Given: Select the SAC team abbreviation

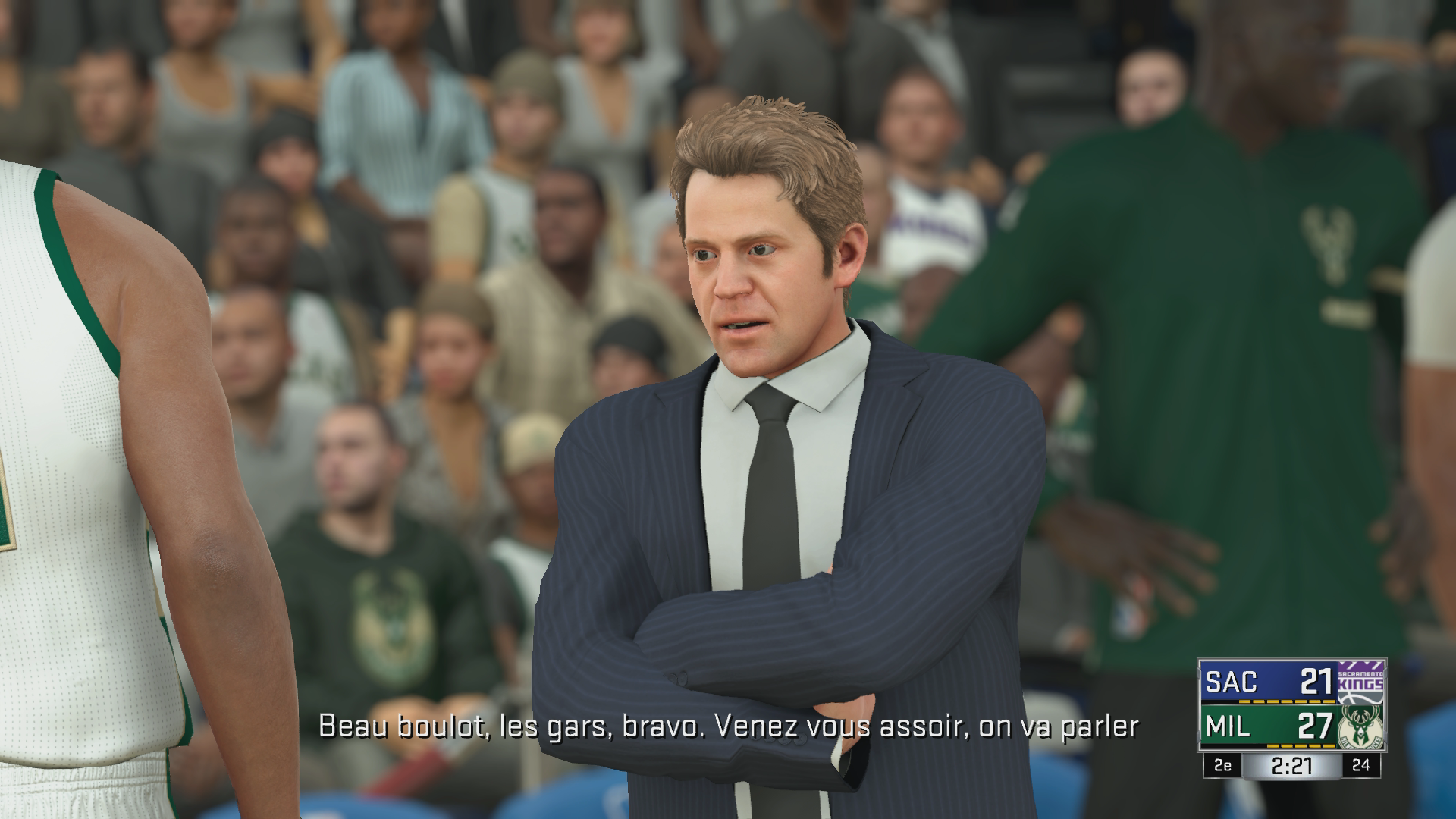Looking at the screenshot, I should [1232, 680].
